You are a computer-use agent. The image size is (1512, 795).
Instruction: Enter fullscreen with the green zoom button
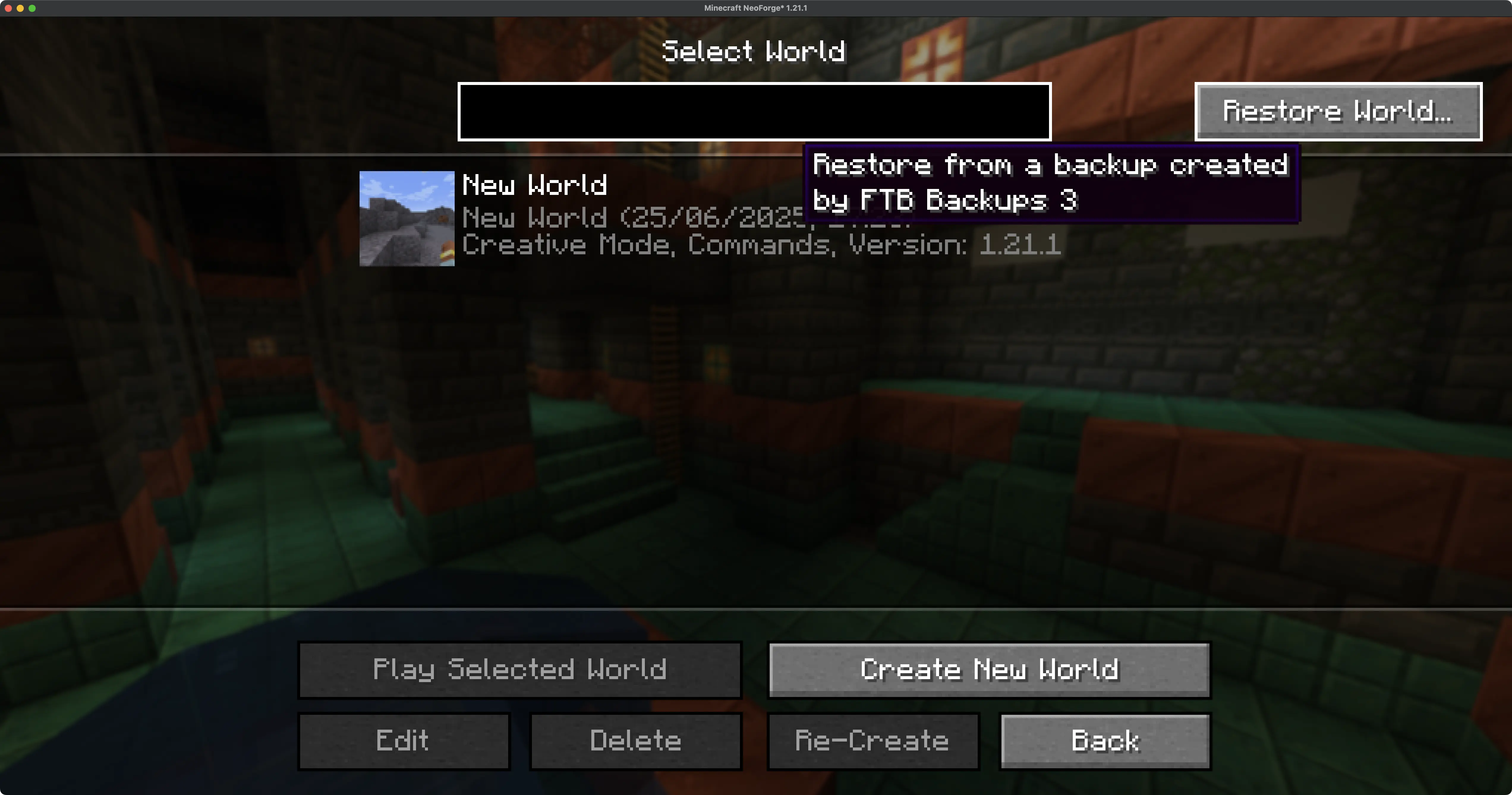coord(33,8)
